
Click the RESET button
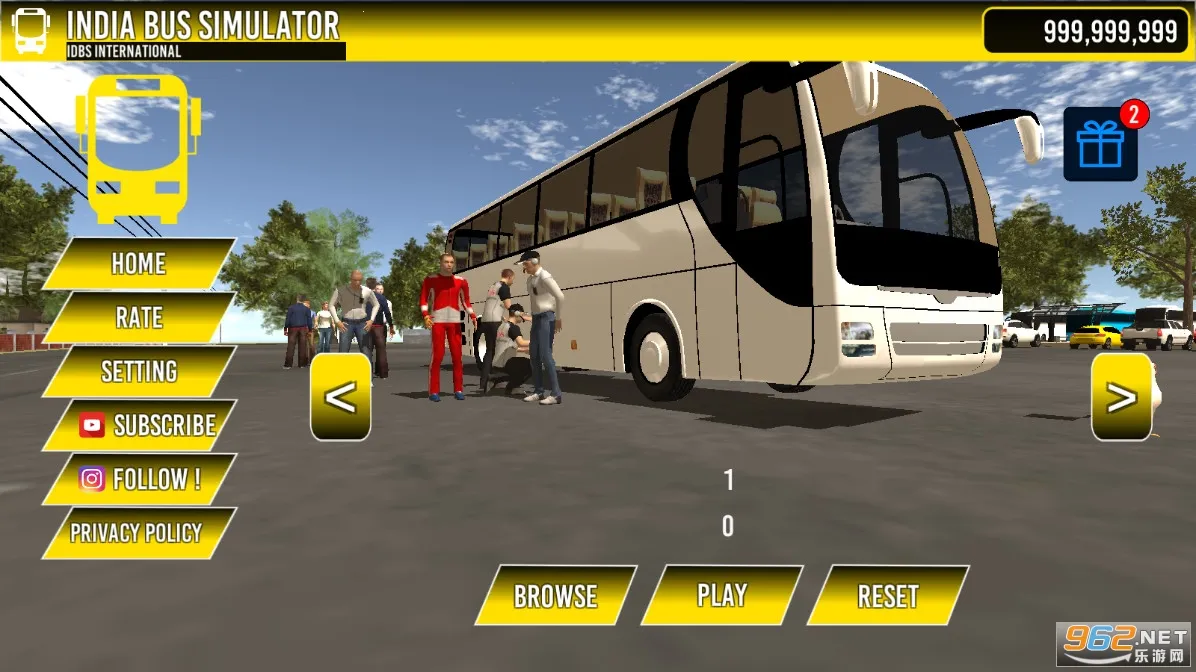(x=887, y=596)
